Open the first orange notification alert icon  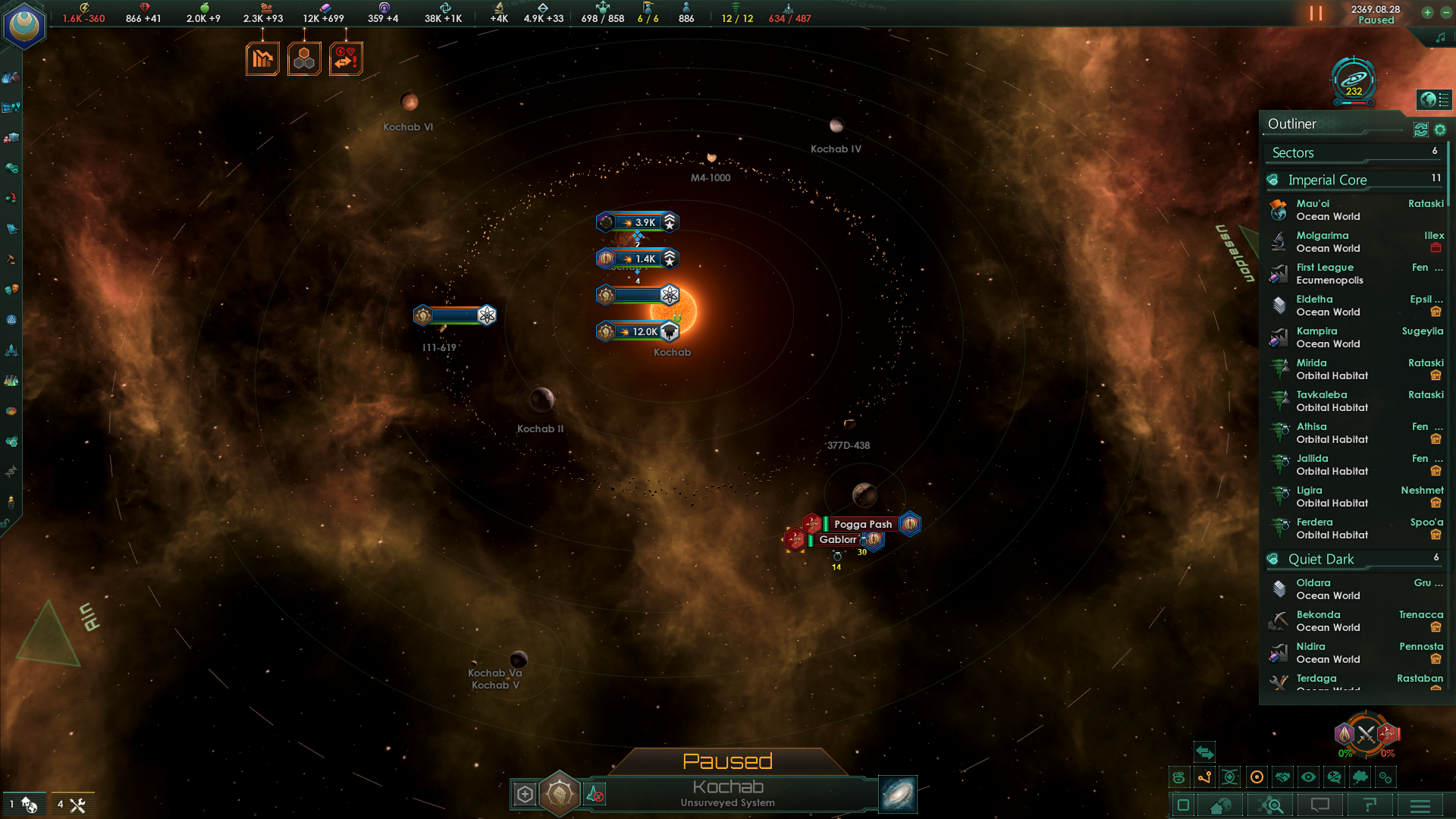(x=262, y=59)
